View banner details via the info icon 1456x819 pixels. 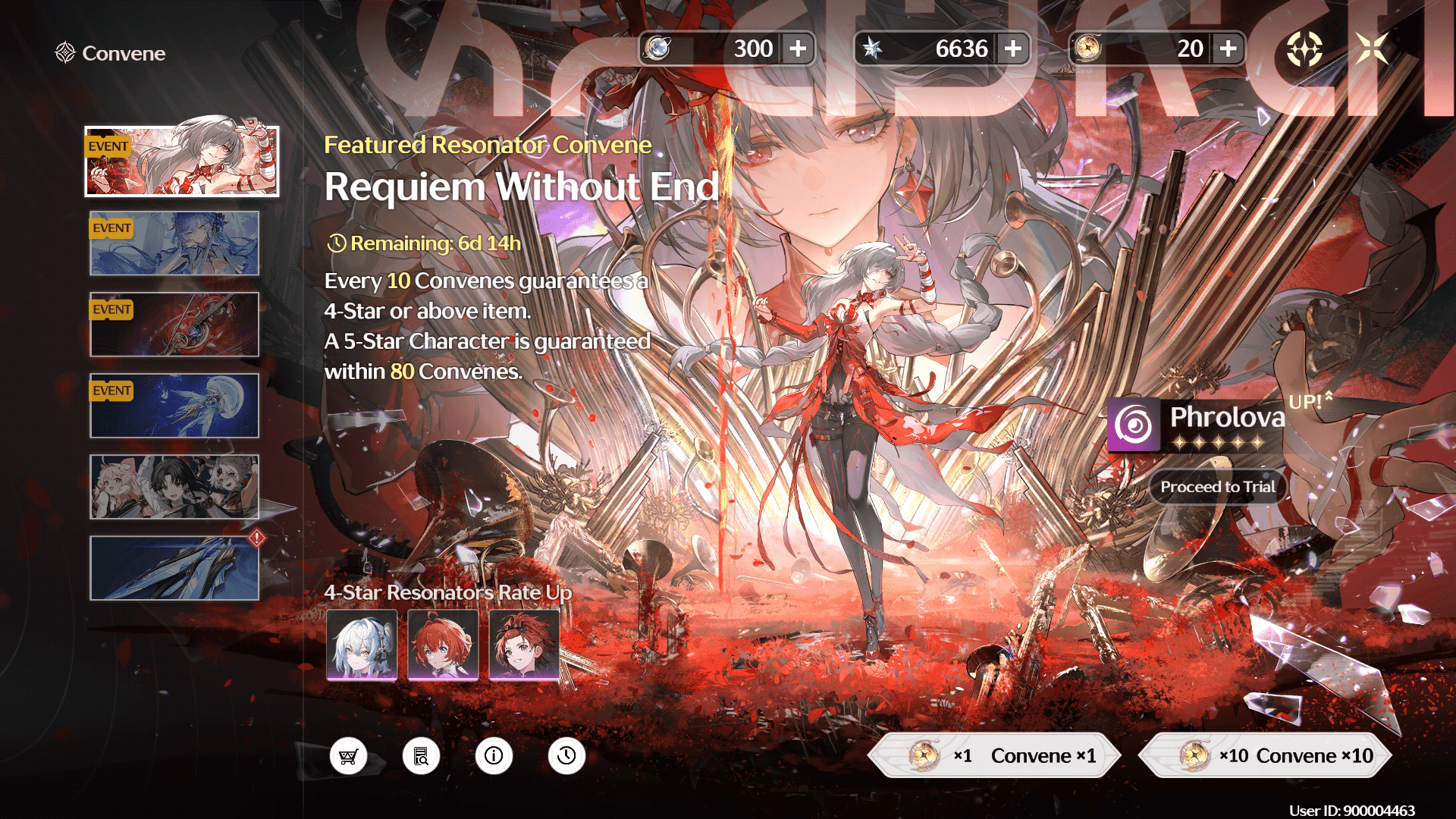(494, 755)
